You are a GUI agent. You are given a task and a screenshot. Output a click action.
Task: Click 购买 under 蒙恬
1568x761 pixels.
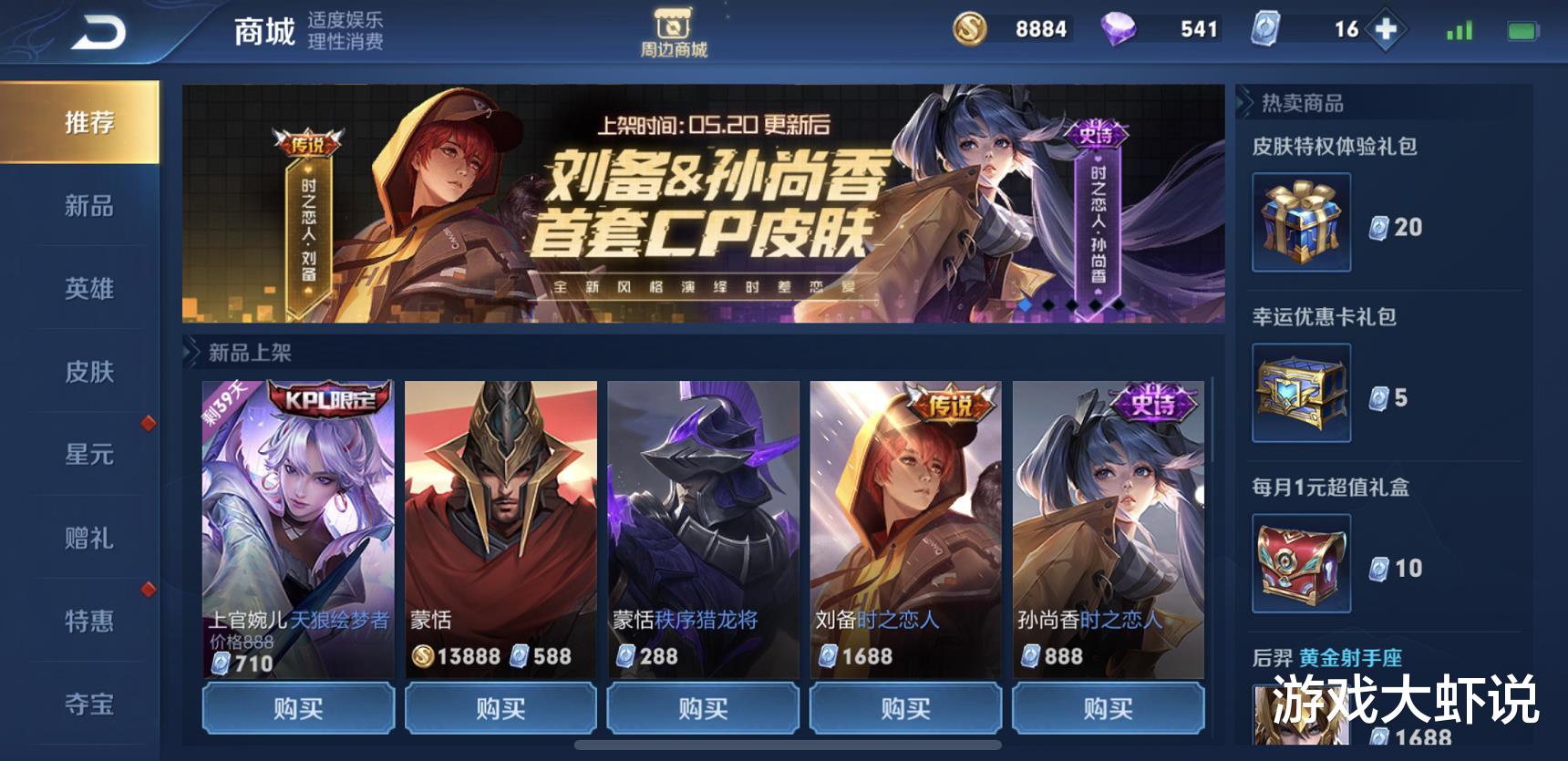(x=500, y=708)
